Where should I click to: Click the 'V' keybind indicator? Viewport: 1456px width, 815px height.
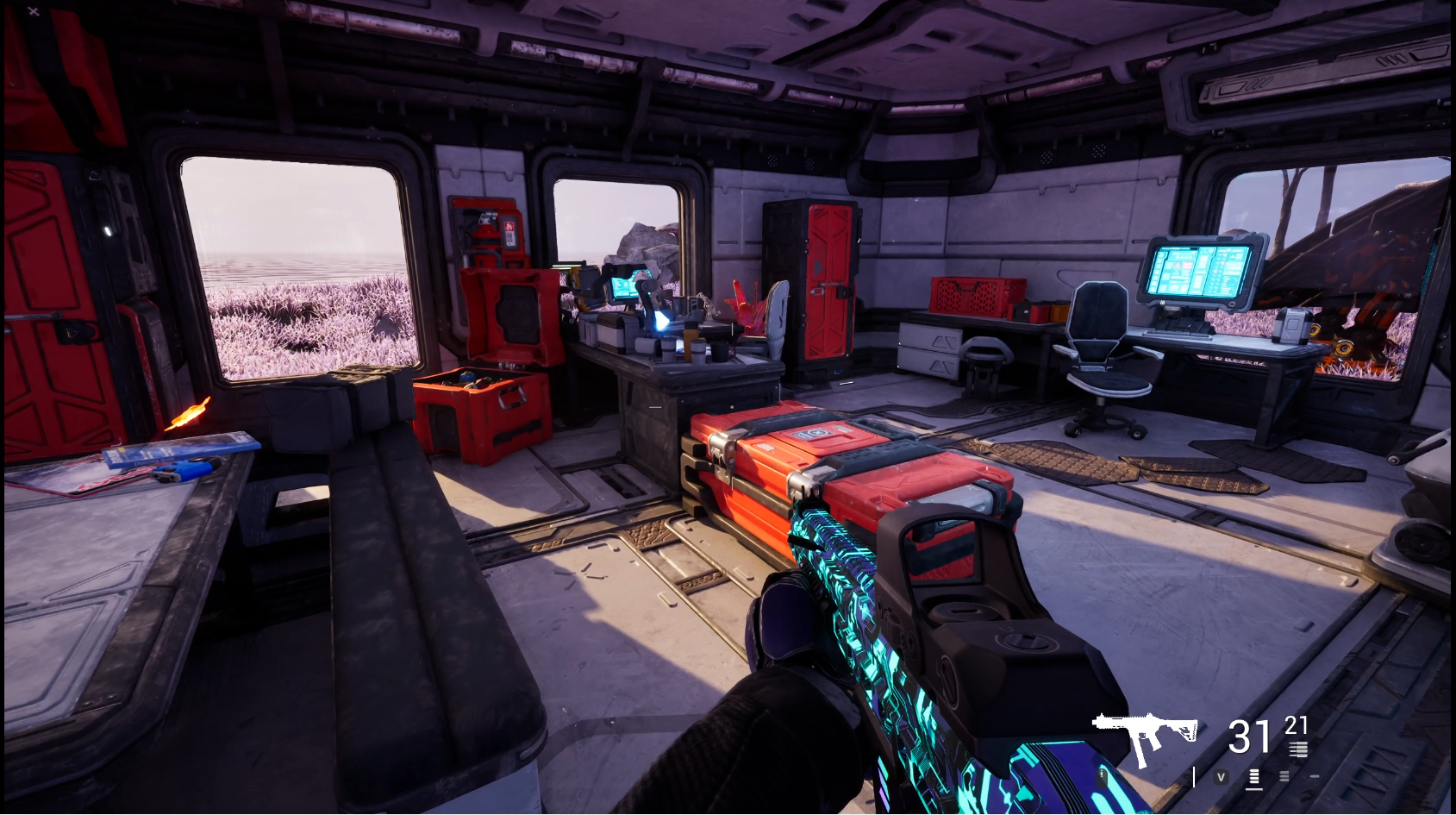pyautogui.click(x=1220, y=775)
